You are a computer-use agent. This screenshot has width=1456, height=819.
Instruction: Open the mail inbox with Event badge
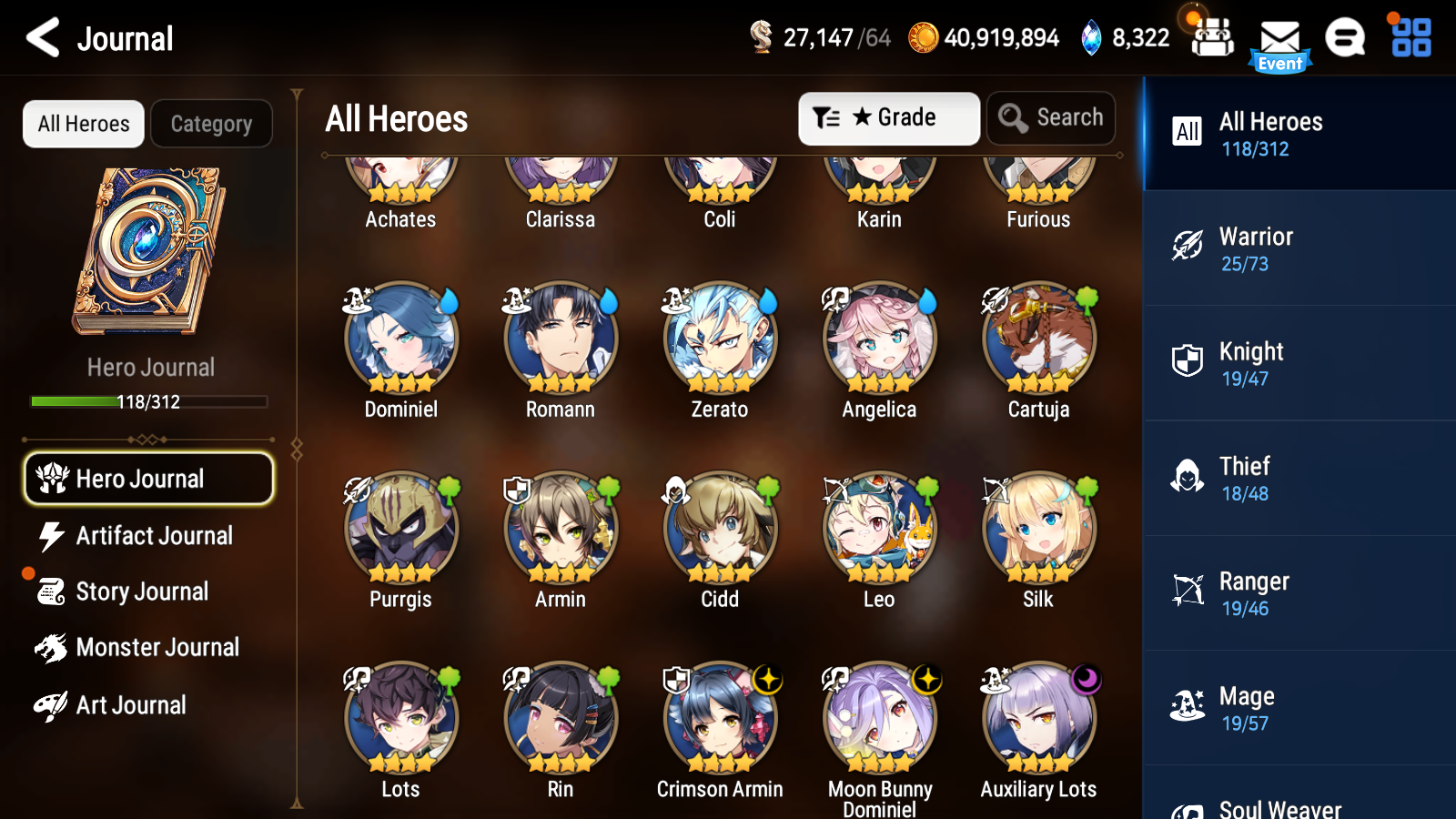coord(1281,40)
